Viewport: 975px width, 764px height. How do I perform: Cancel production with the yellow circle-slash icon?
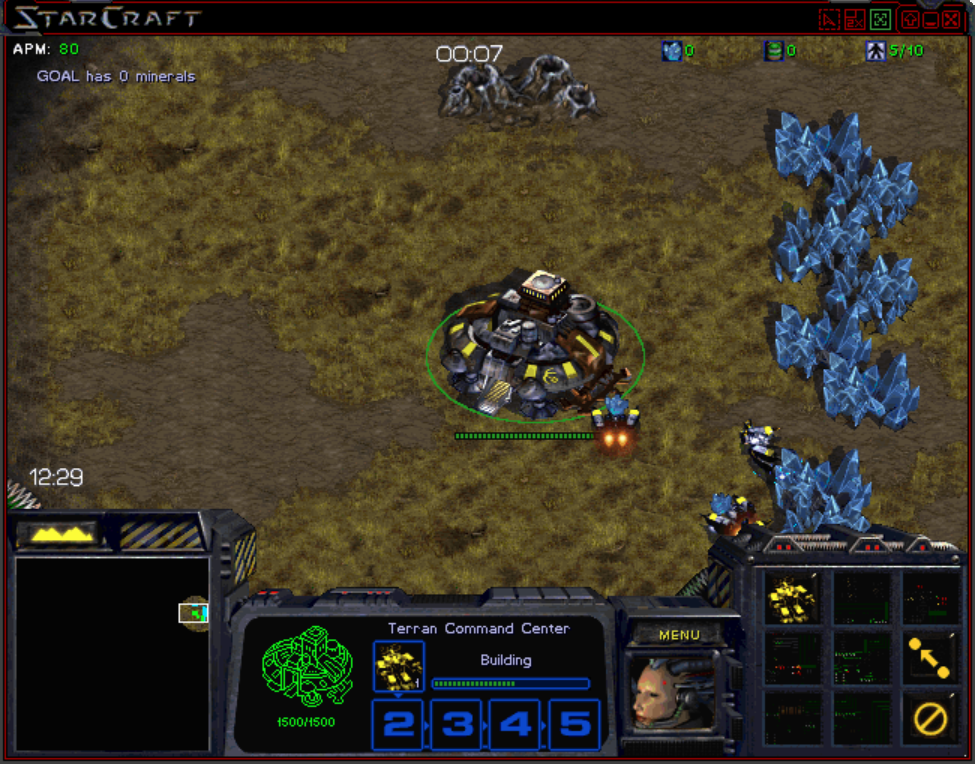[x=930, y=717]
